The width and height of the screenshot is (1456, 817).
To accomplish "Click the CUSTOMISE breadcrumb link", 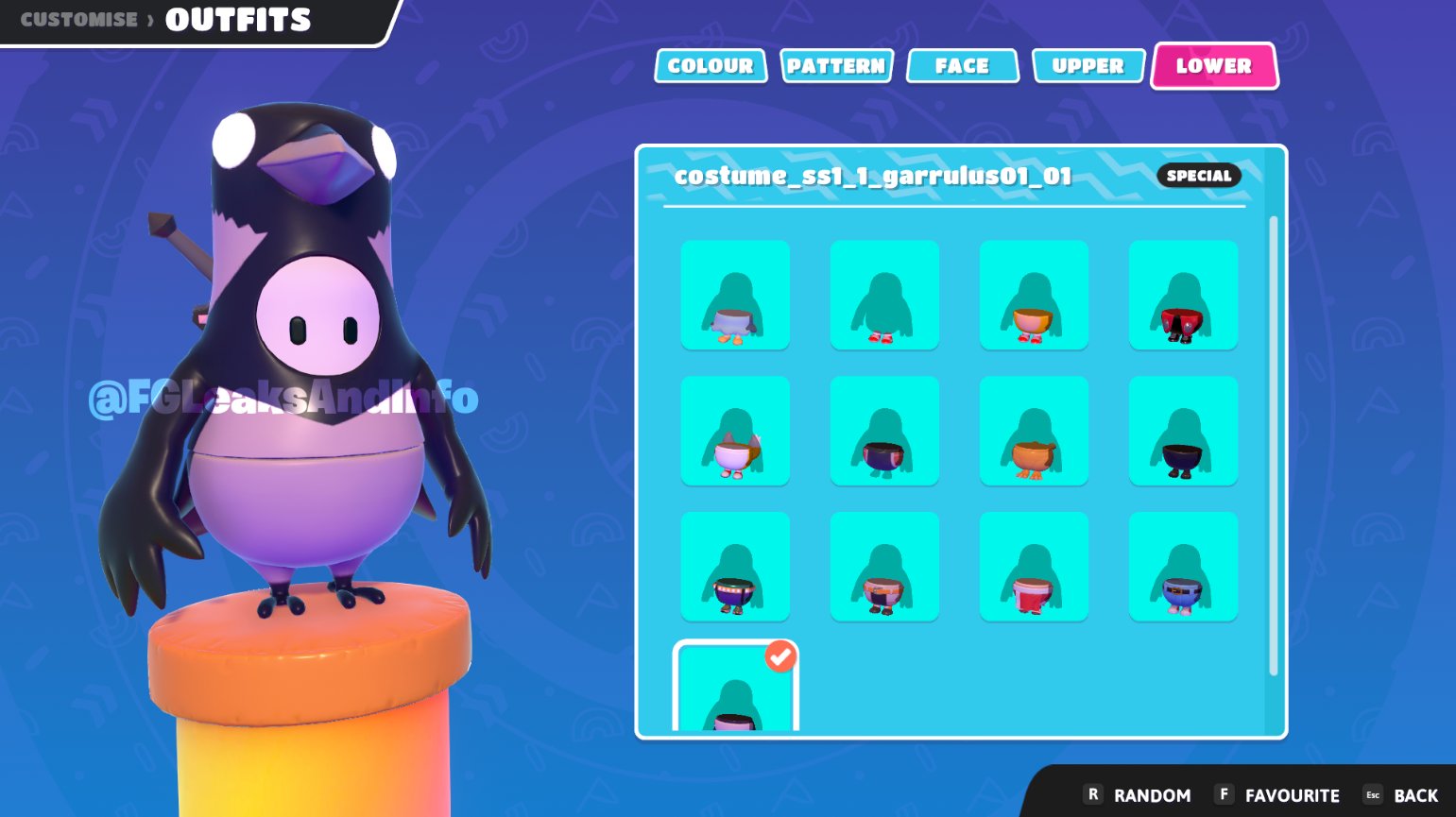I will click(x=78, y=18).
